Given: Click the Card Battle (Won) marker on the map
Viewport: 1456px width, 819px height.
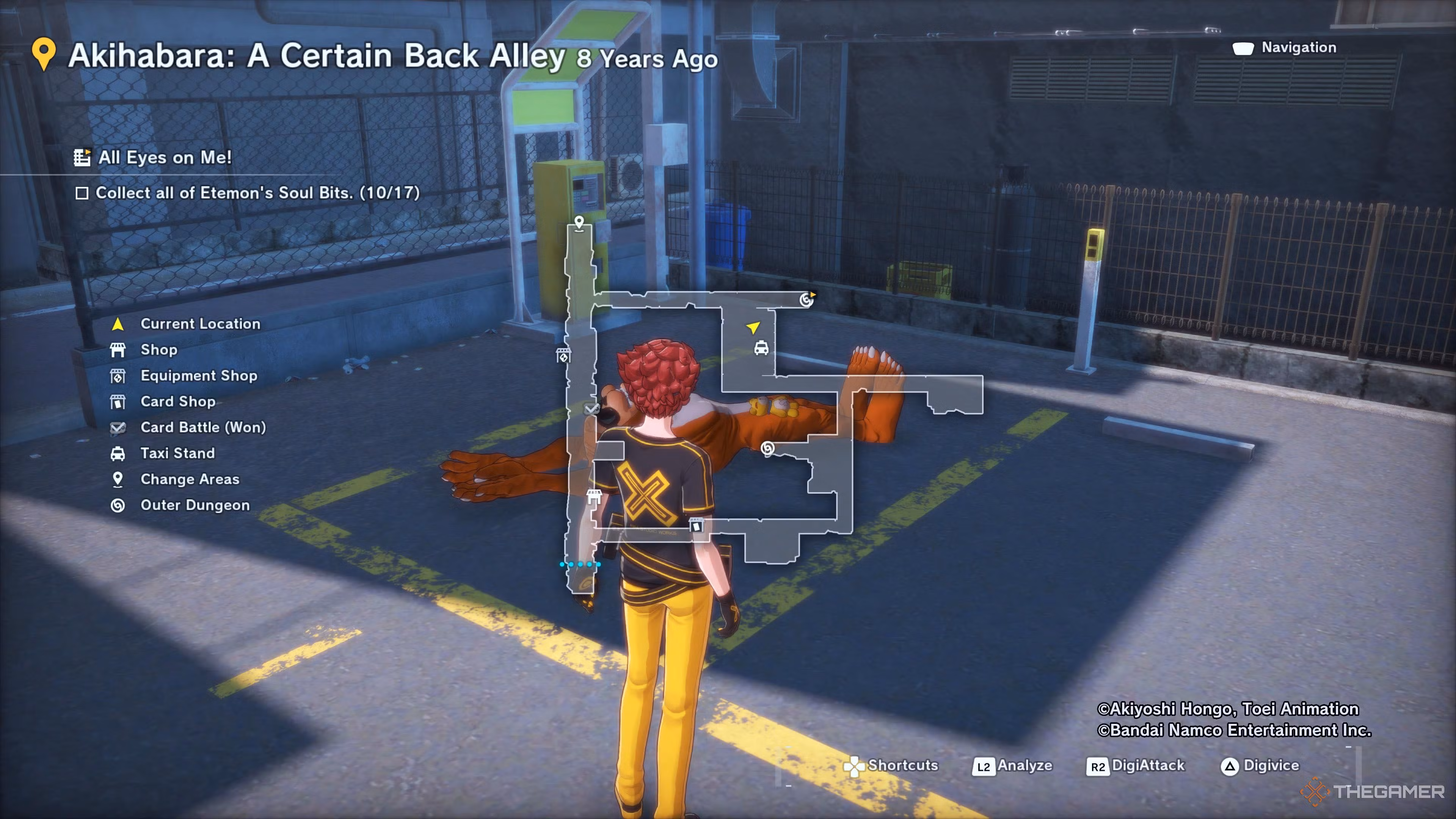Looking at the screenshot, I should click(591, 408).
